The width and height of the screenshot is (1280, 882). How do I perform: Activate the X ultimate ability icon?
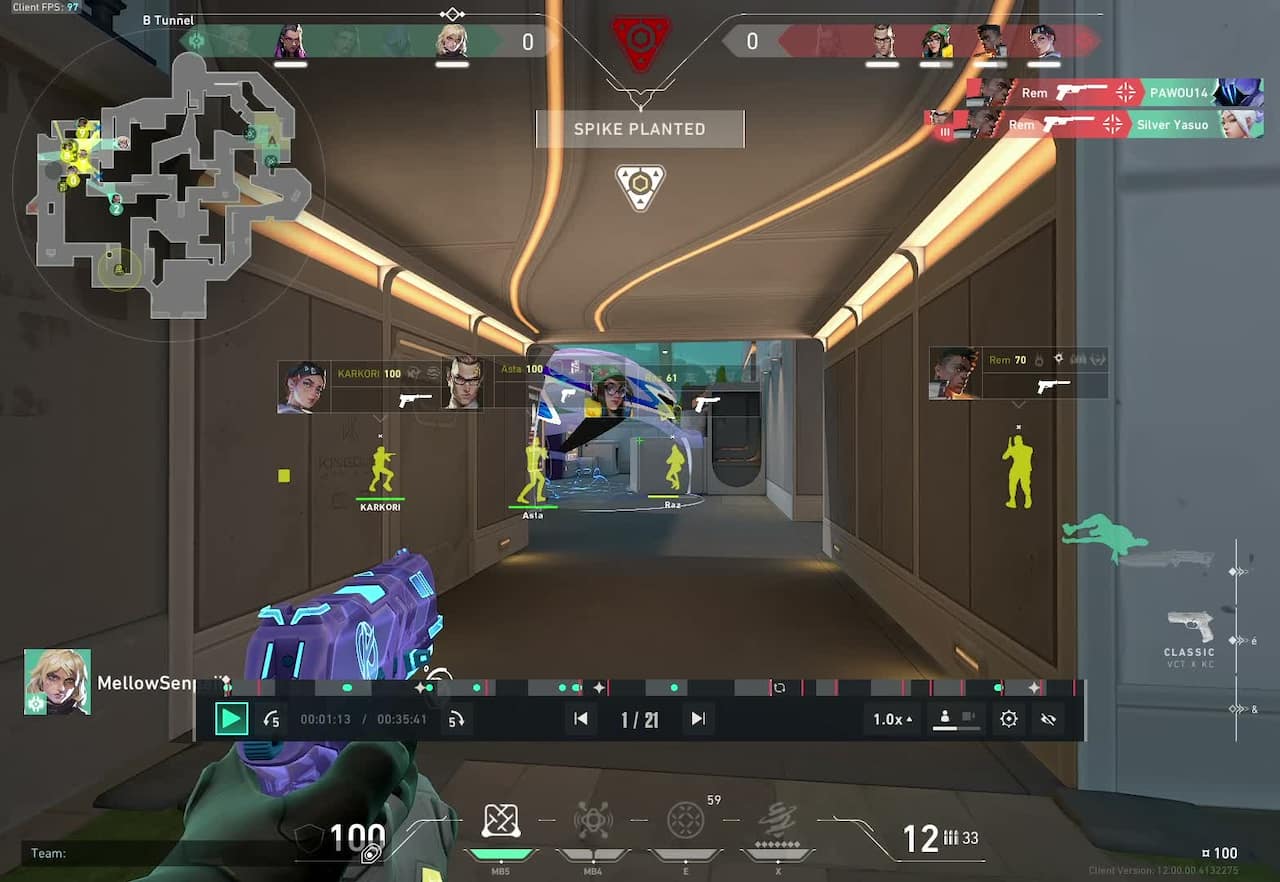coord(779,820)
